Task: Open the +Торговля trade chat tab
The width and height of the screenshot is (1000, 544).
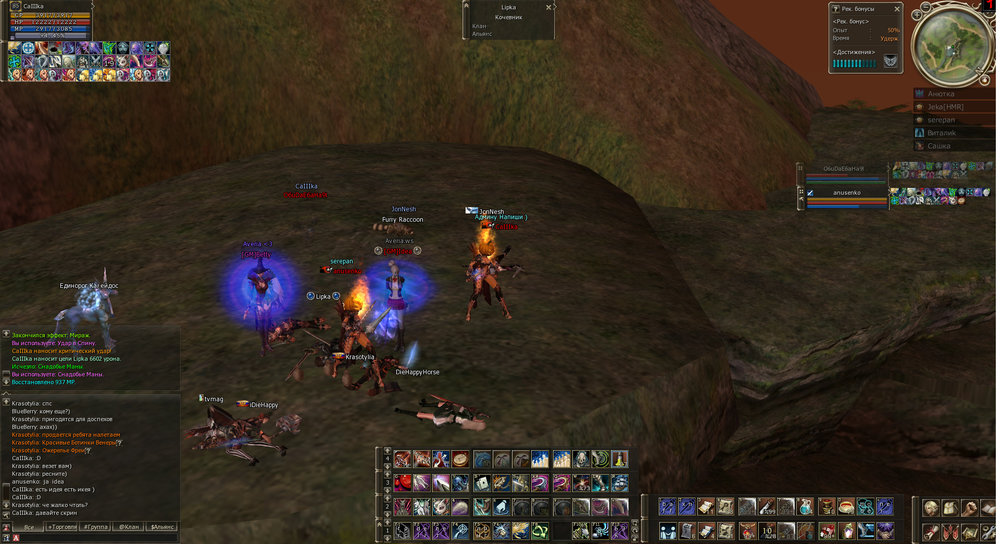Action: click(x=65, y=526)
